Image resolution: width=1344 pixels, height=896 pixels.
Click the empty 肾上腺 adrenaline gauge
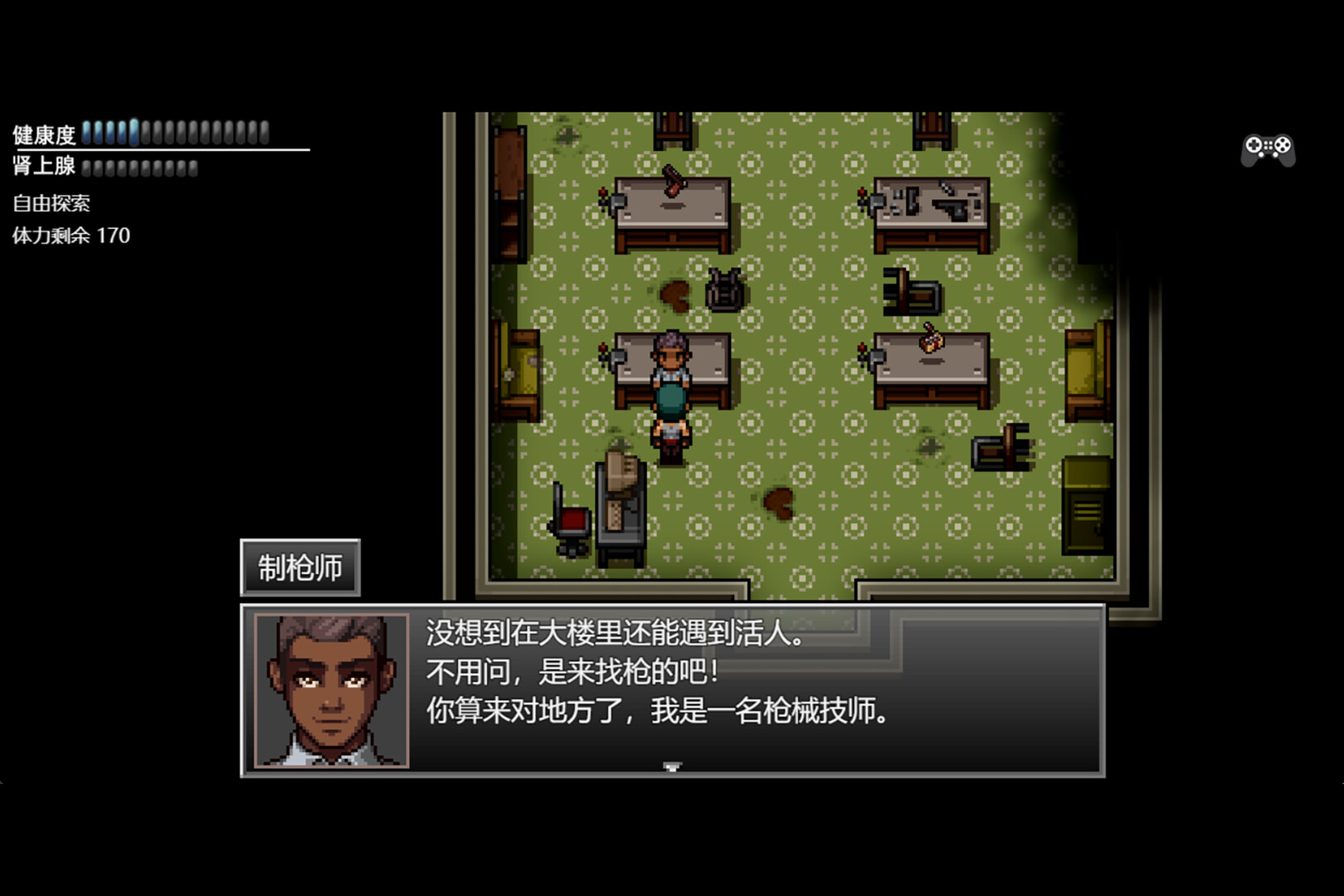coord(141,166)
